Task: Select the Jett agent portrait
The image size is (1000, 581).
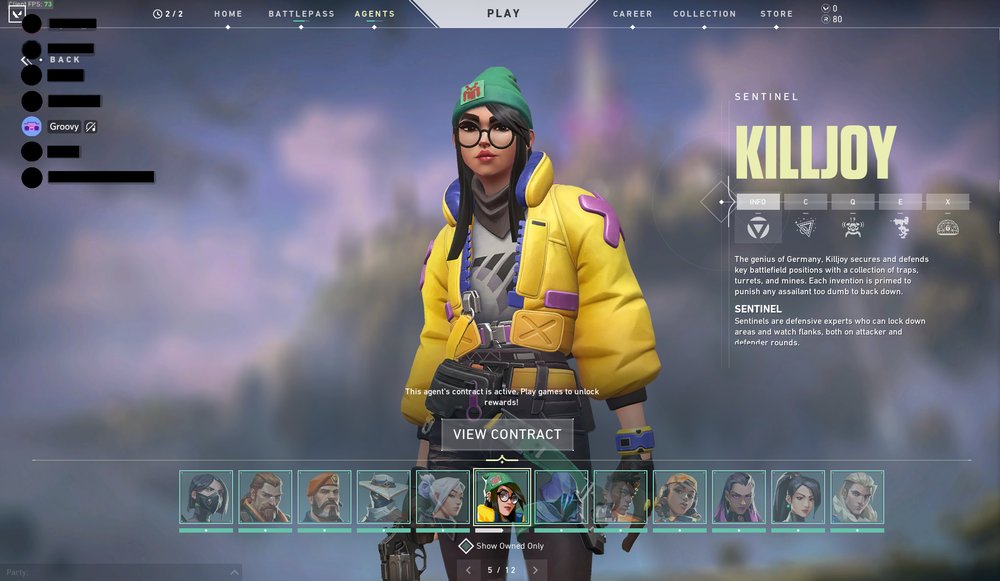Action: click(x=443, y=497)
